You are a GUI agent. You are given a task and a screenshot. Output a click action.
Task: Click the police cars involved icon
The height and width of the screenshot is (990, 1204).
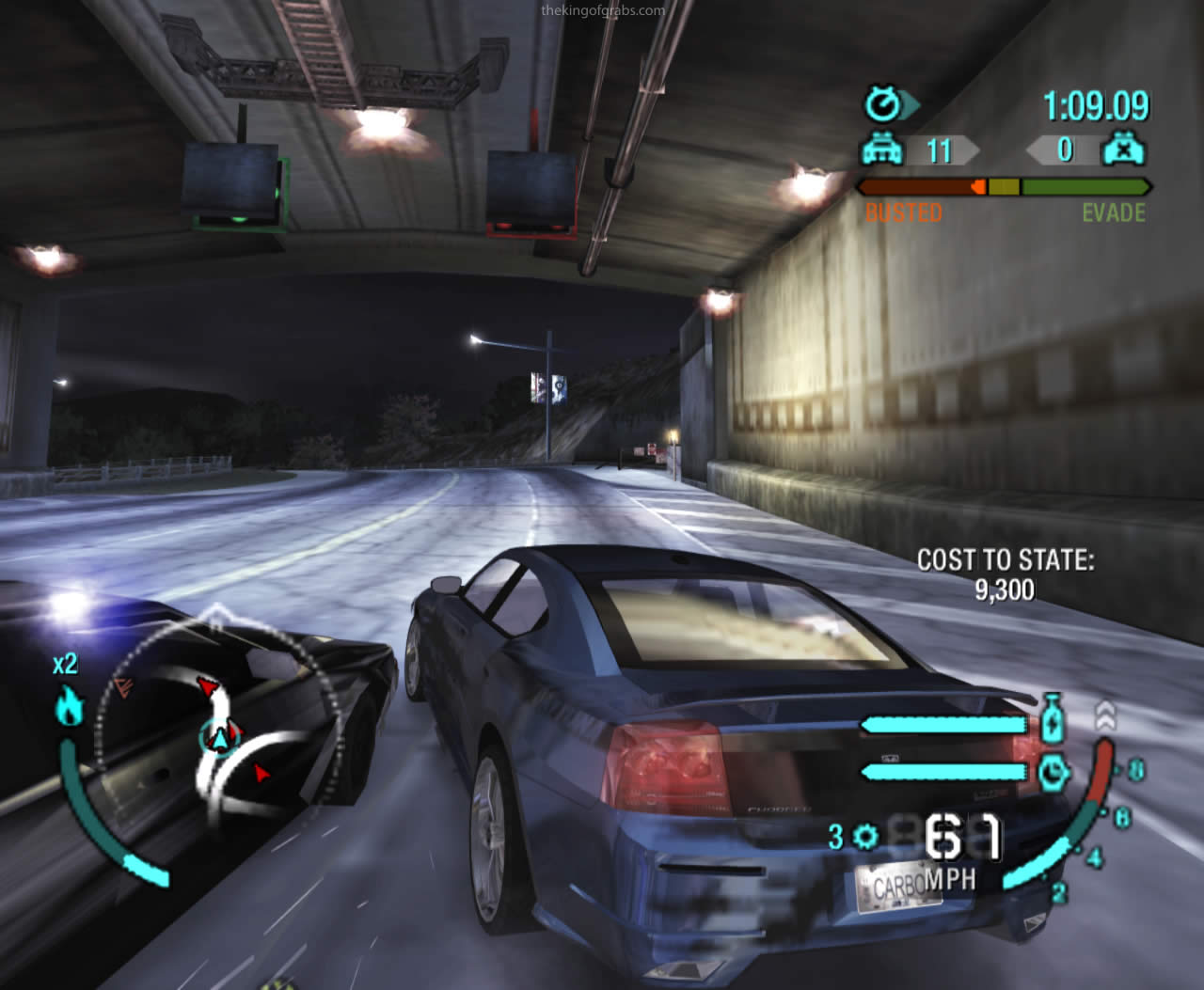(x=883, y=150)
